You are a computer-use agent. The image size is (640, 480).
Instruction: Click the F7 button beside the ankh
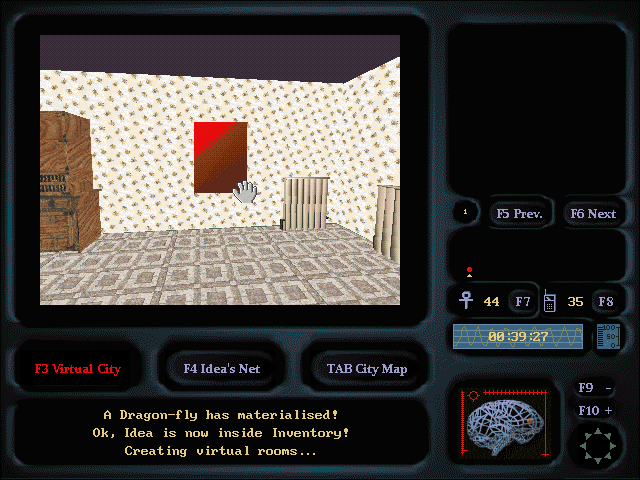click(x=522, y=301)
